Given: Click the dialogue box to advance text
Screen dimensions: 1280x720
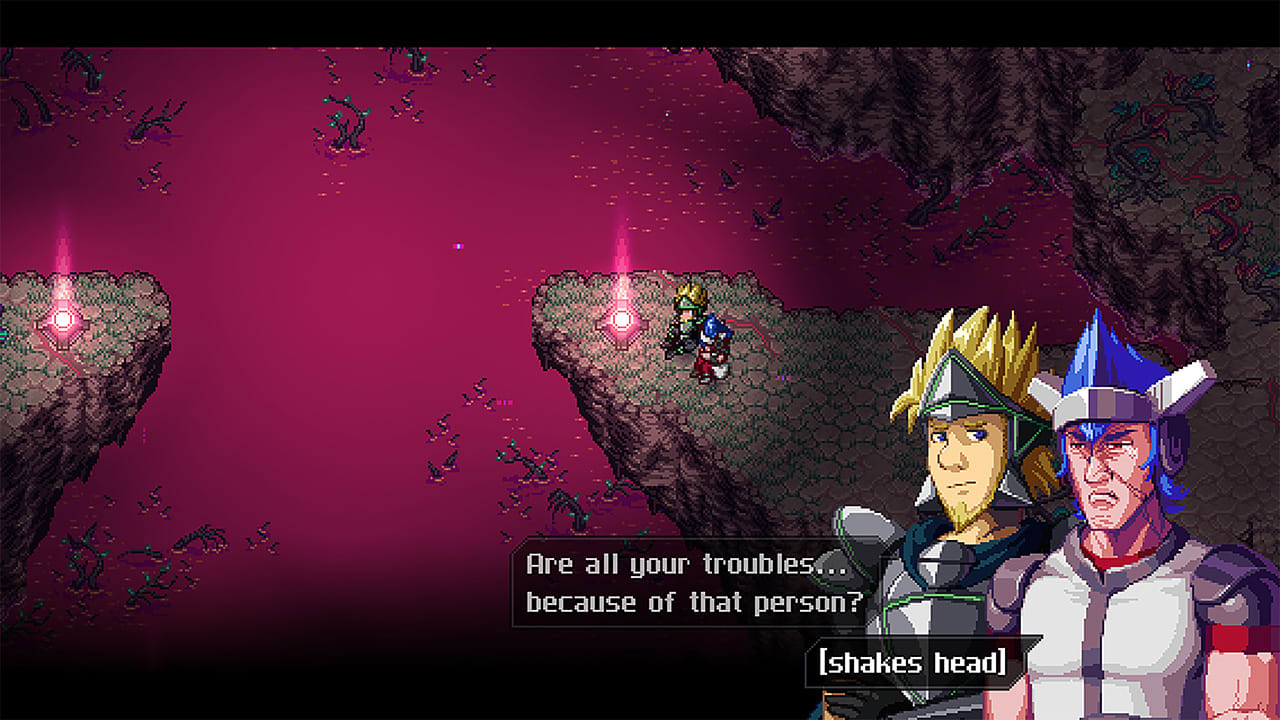Looking at the screenshot, I should (690, 585).
